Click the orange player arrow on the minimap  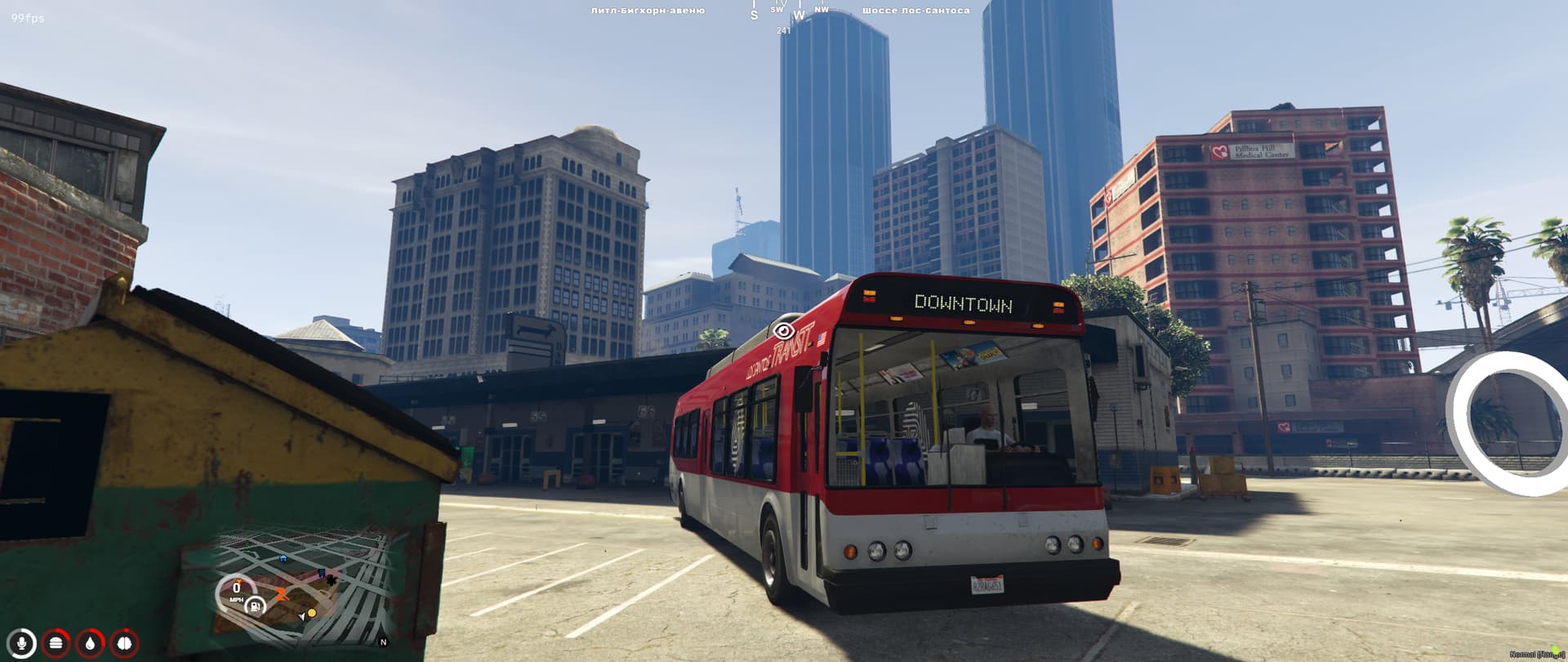point(281,593)
